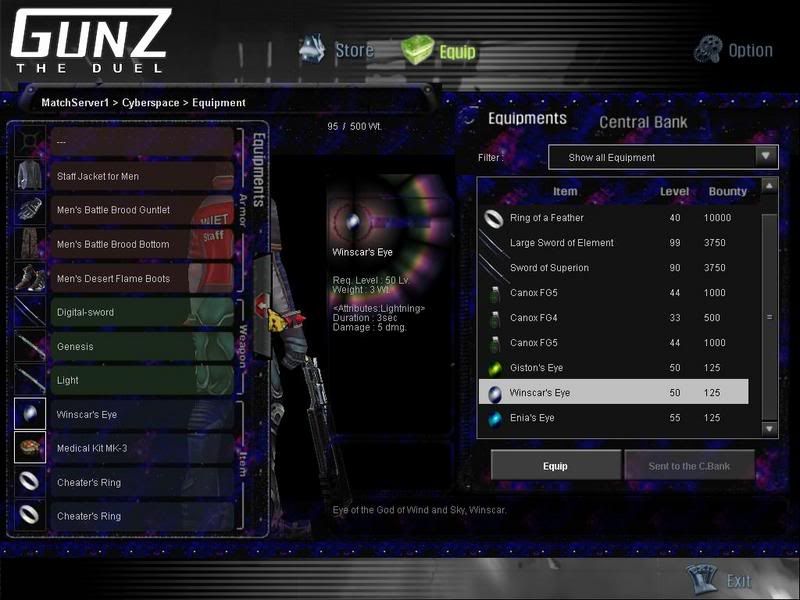This screenshot has width=800, height=600.
Task: Click the equipped Staff Jacket for Men slot
Action: 139,176
